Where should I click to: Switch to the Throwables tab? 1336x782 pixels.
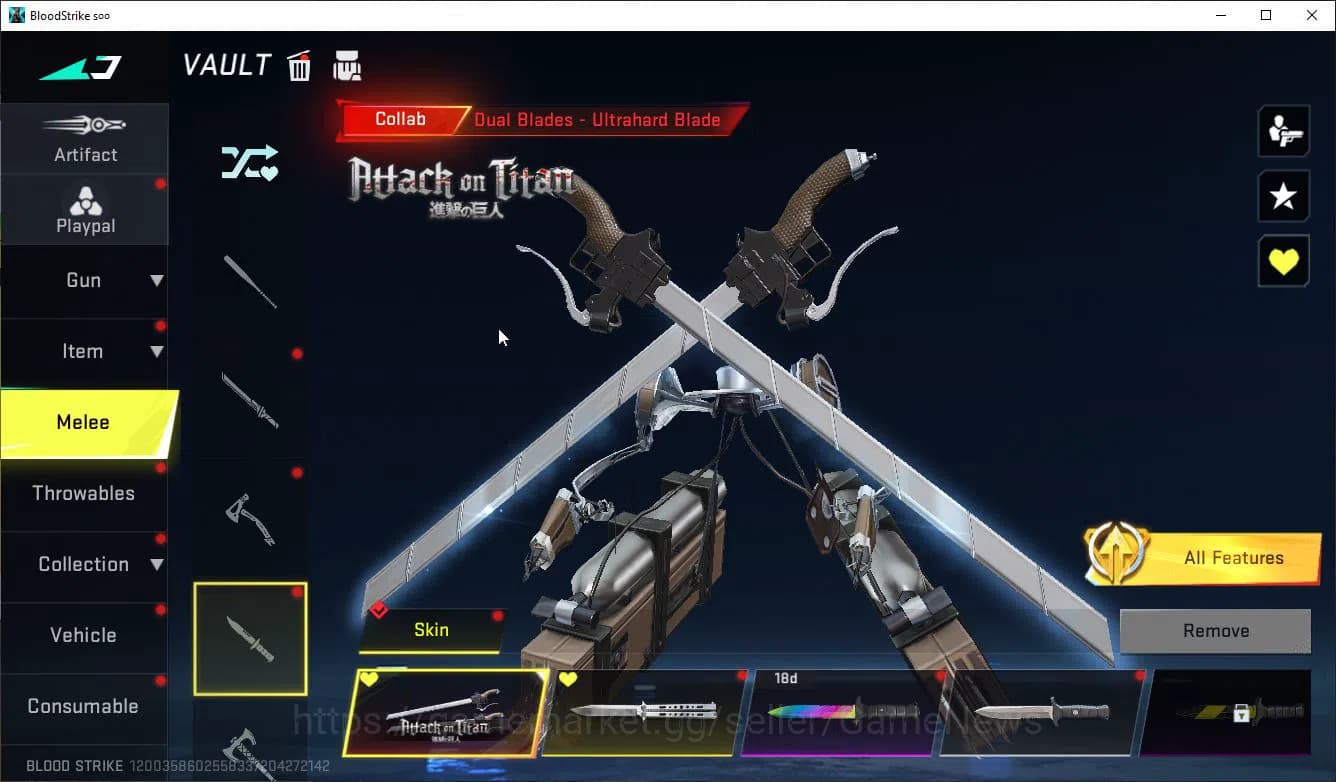85,493
